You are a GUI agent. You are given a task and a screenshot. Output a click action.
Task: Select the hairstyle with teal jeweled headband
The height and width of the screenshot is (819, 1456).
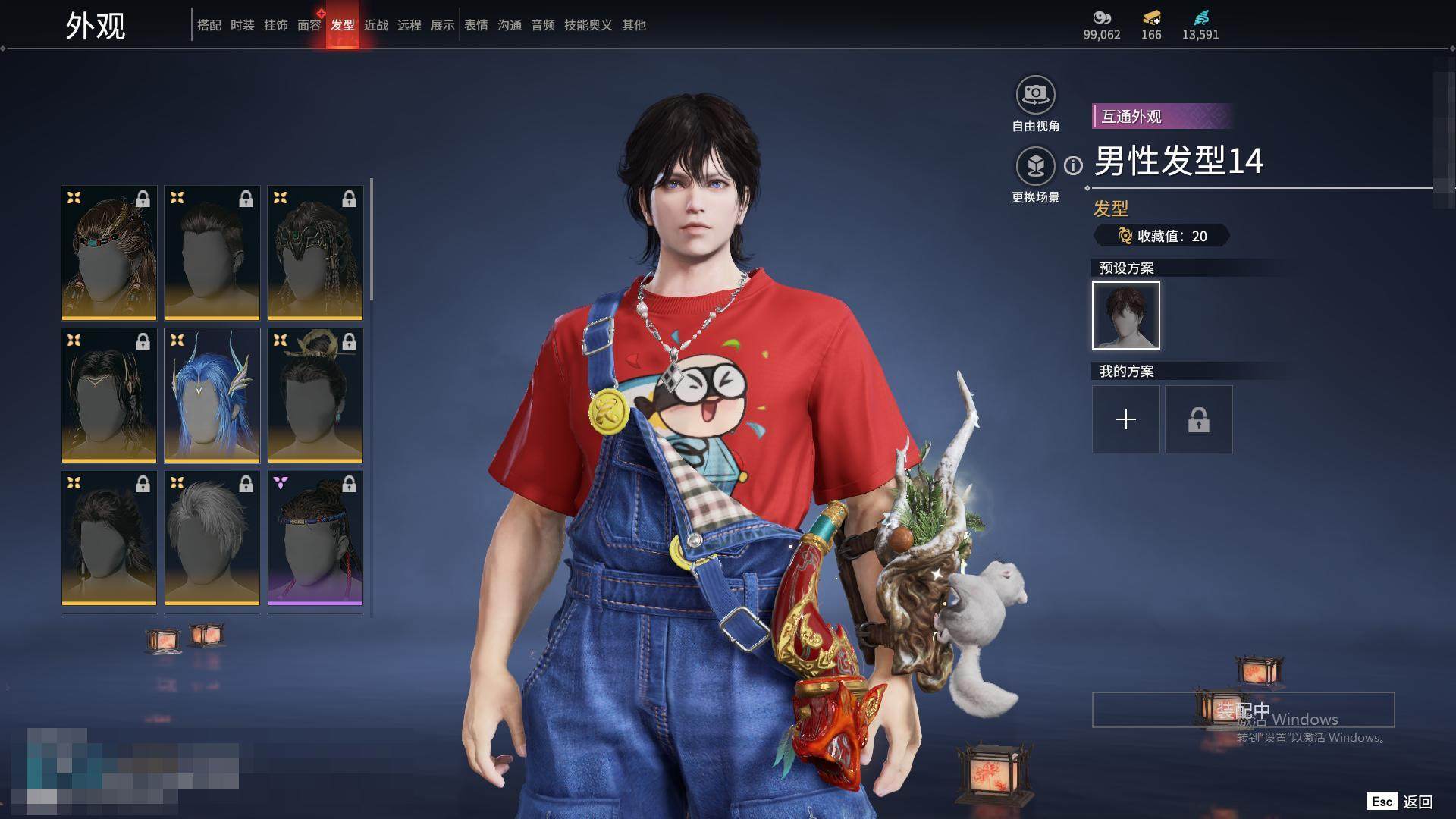[109, 253]
